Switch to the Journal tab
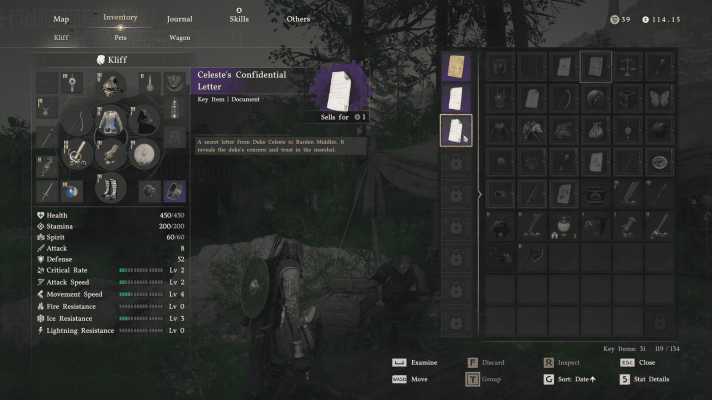This screenshot has width=712, height=400. (180, 19)
